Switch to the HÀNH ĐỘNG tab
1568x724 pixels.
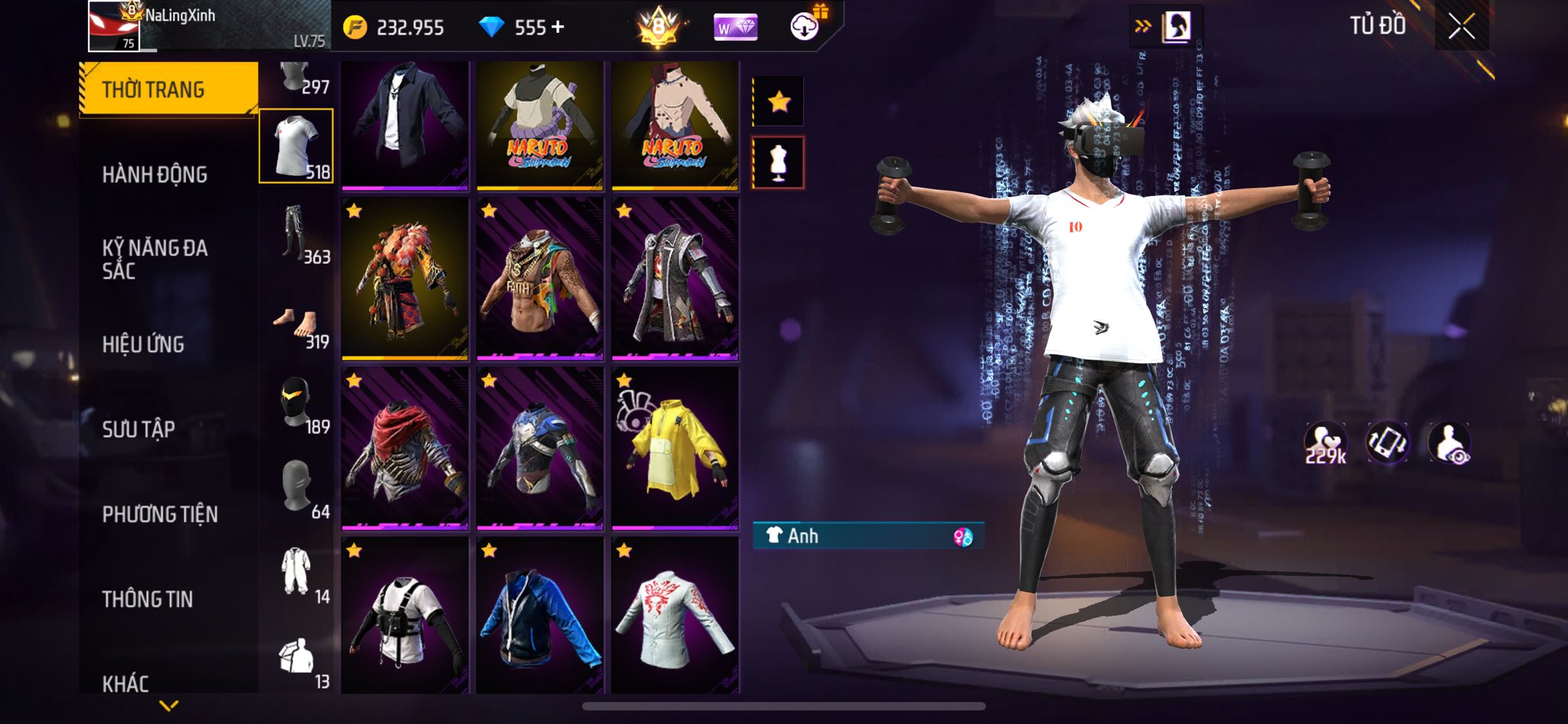[x=155, y=175]
